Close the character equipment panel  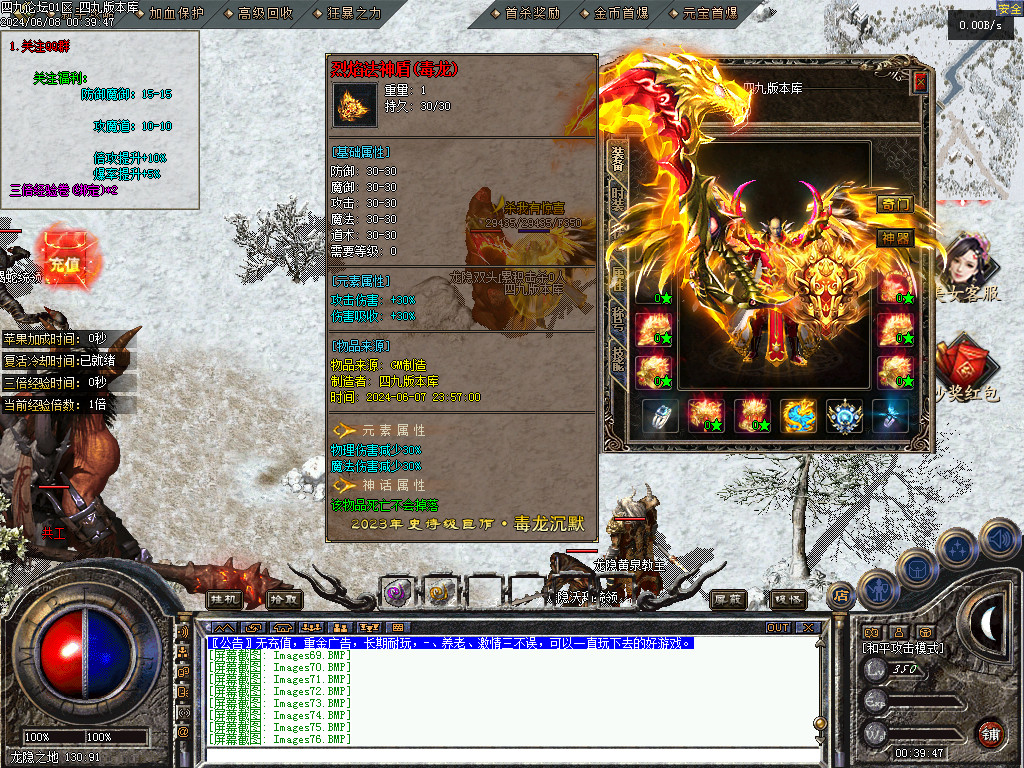coord(920,83)
